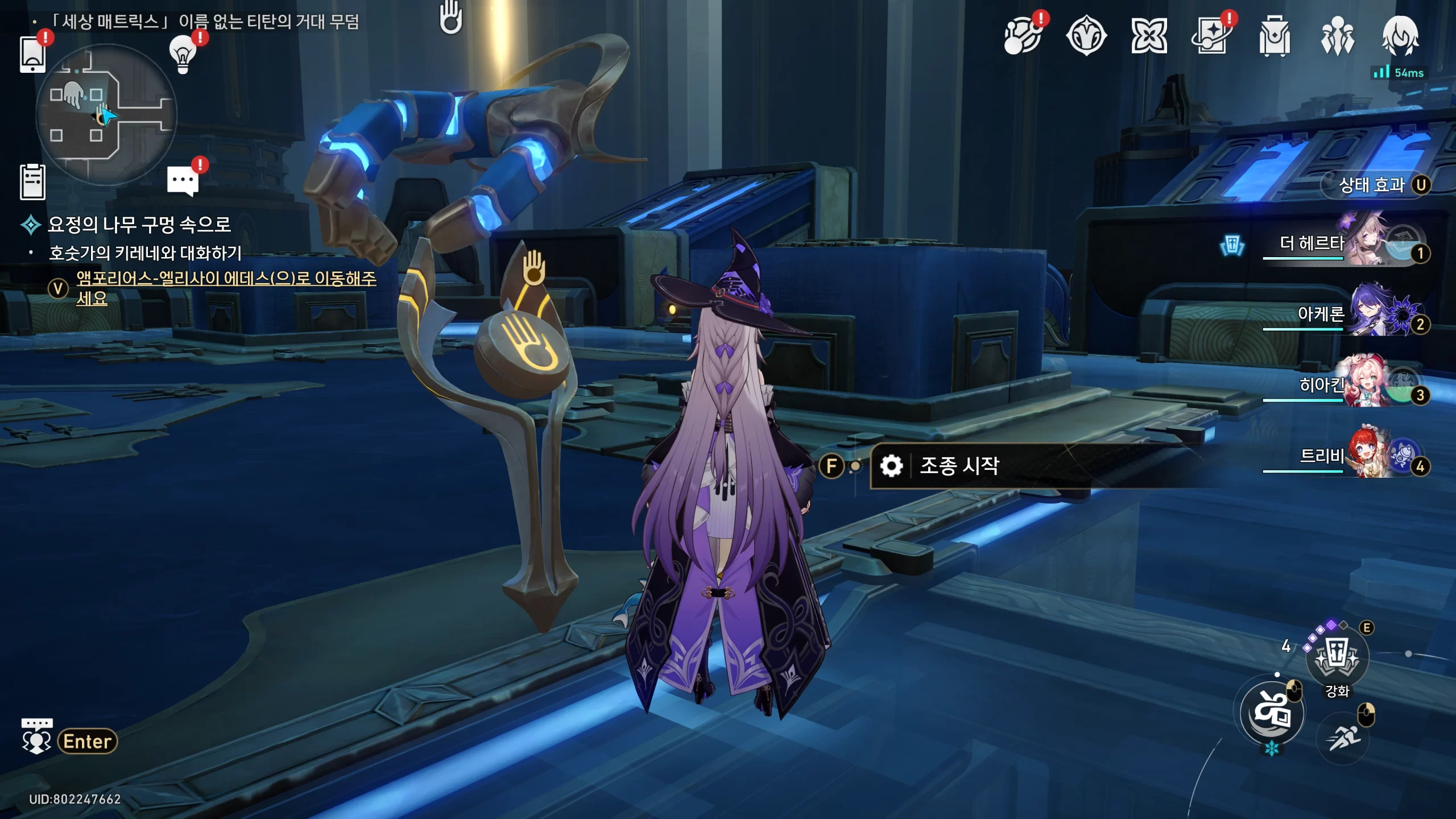Select the 요정의 나무 구멍 속으로 quest tracker
Image resolution: width=1456 pixels, height=819 pixels.
pos(139,225)
